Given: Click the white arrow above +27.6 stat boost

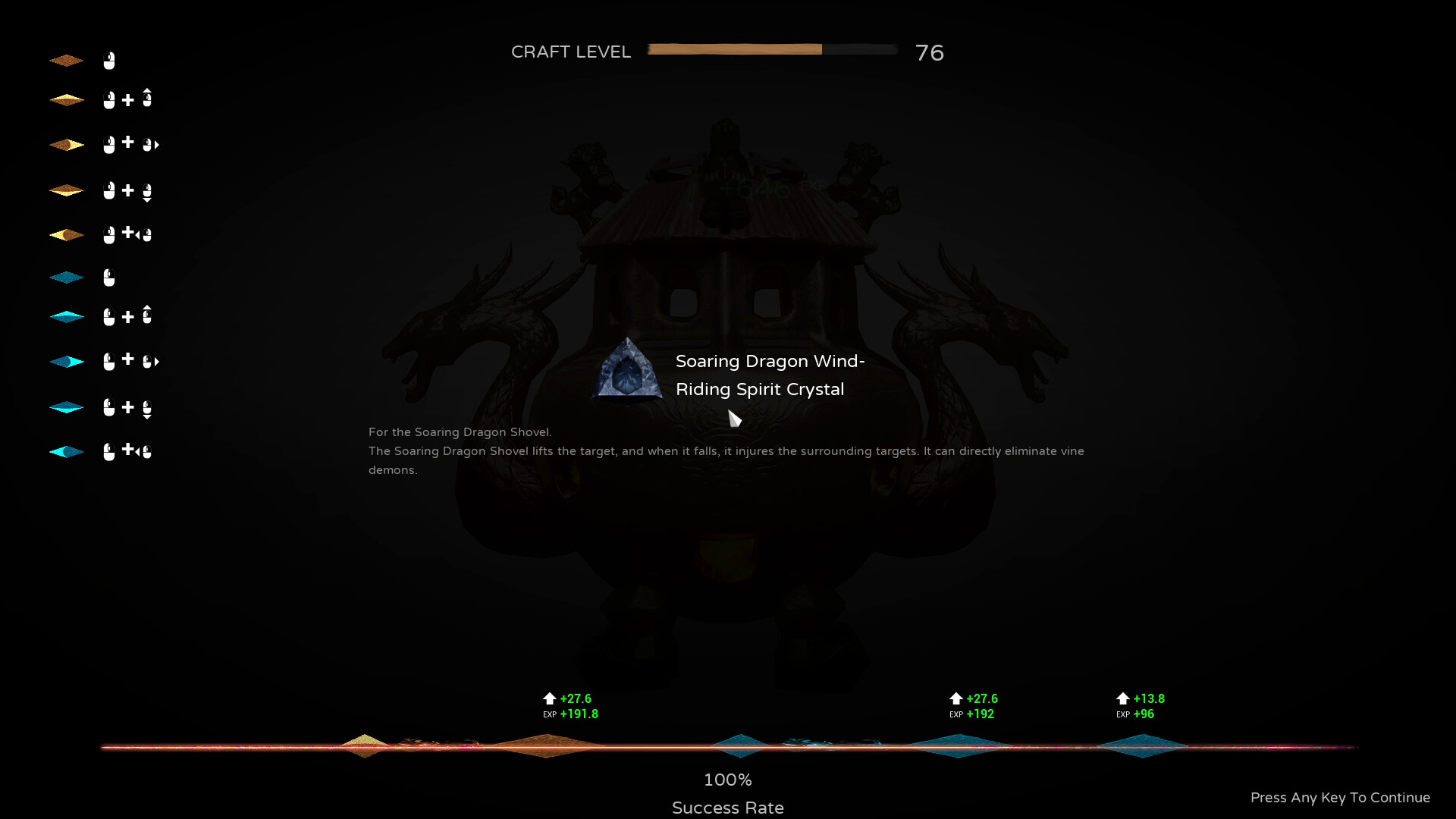Looking at the screenshot, I should pos(549,698).
